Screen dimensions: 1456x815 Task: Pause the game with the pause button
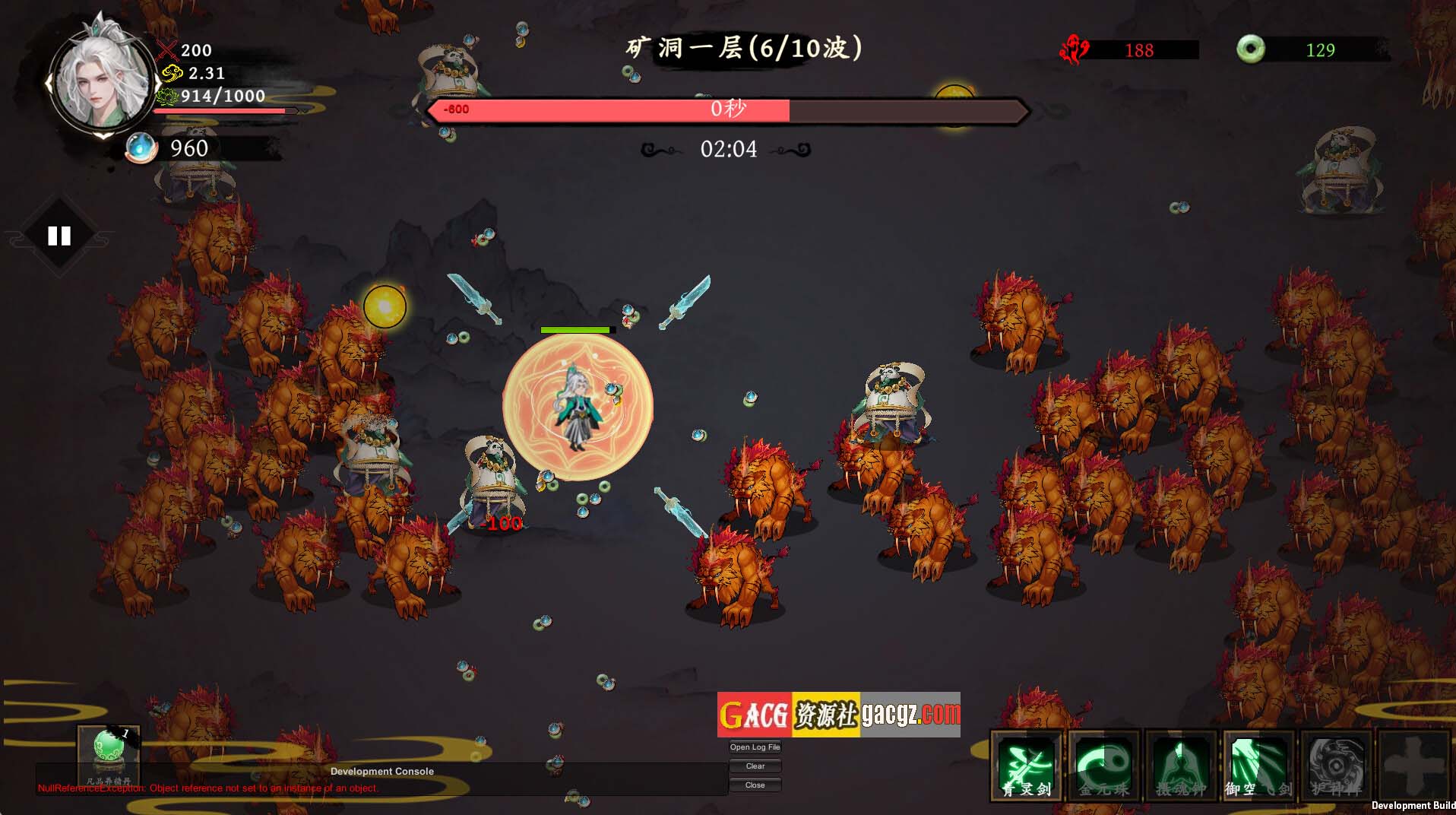click(59, 236)
